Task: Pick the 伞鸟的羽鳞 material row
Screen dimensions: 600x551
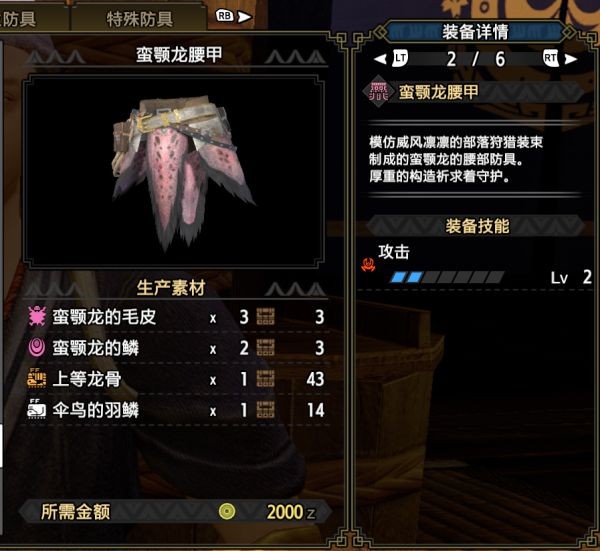Action: [175, 409]
